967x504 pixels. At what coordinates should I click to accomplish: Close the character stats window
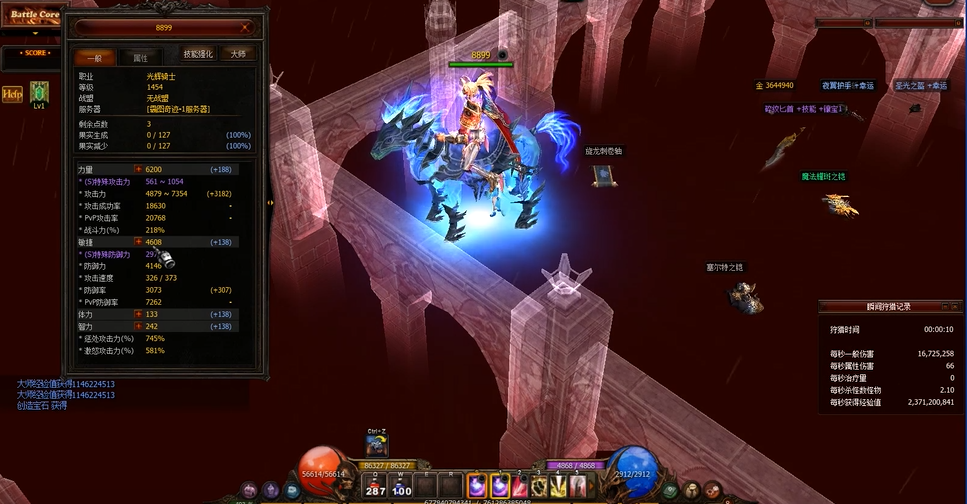[x=246, y=28]
